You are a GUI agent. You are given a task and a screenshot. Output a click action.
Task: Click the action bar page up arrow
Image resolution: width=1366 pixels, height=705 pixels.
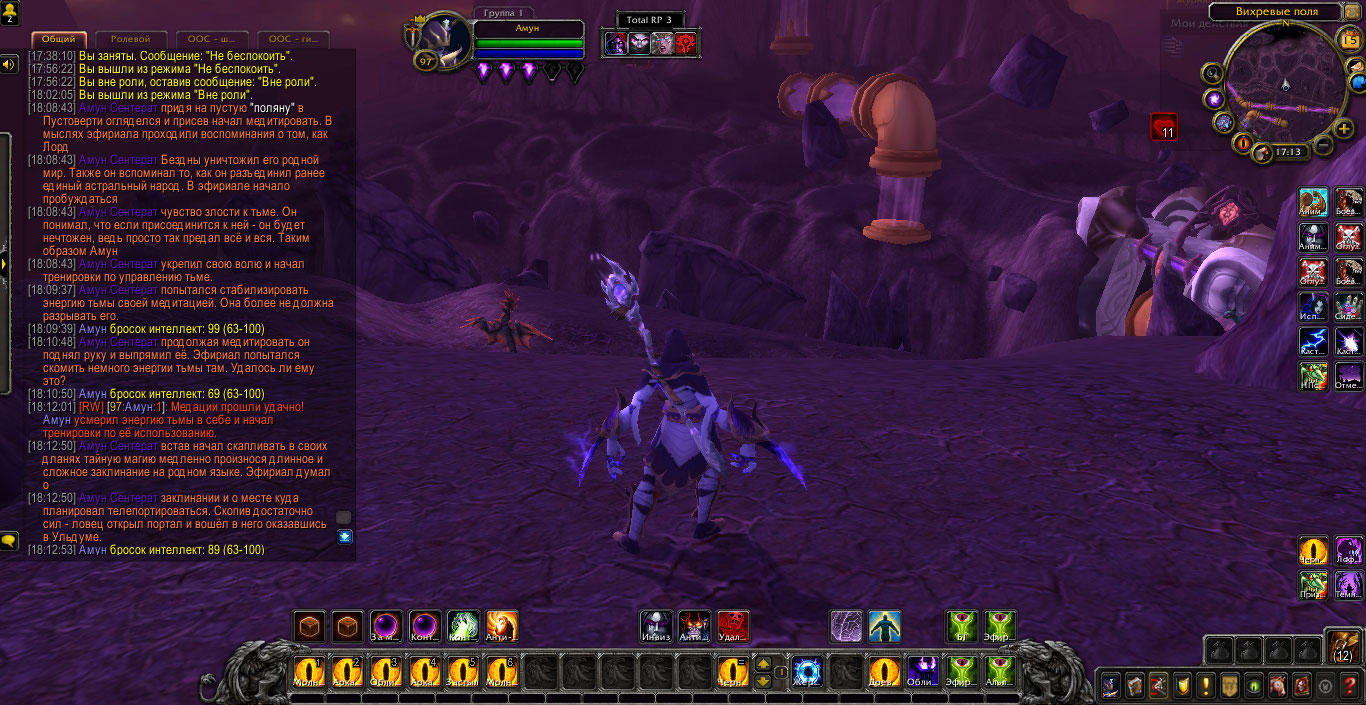tap(763, 663)
